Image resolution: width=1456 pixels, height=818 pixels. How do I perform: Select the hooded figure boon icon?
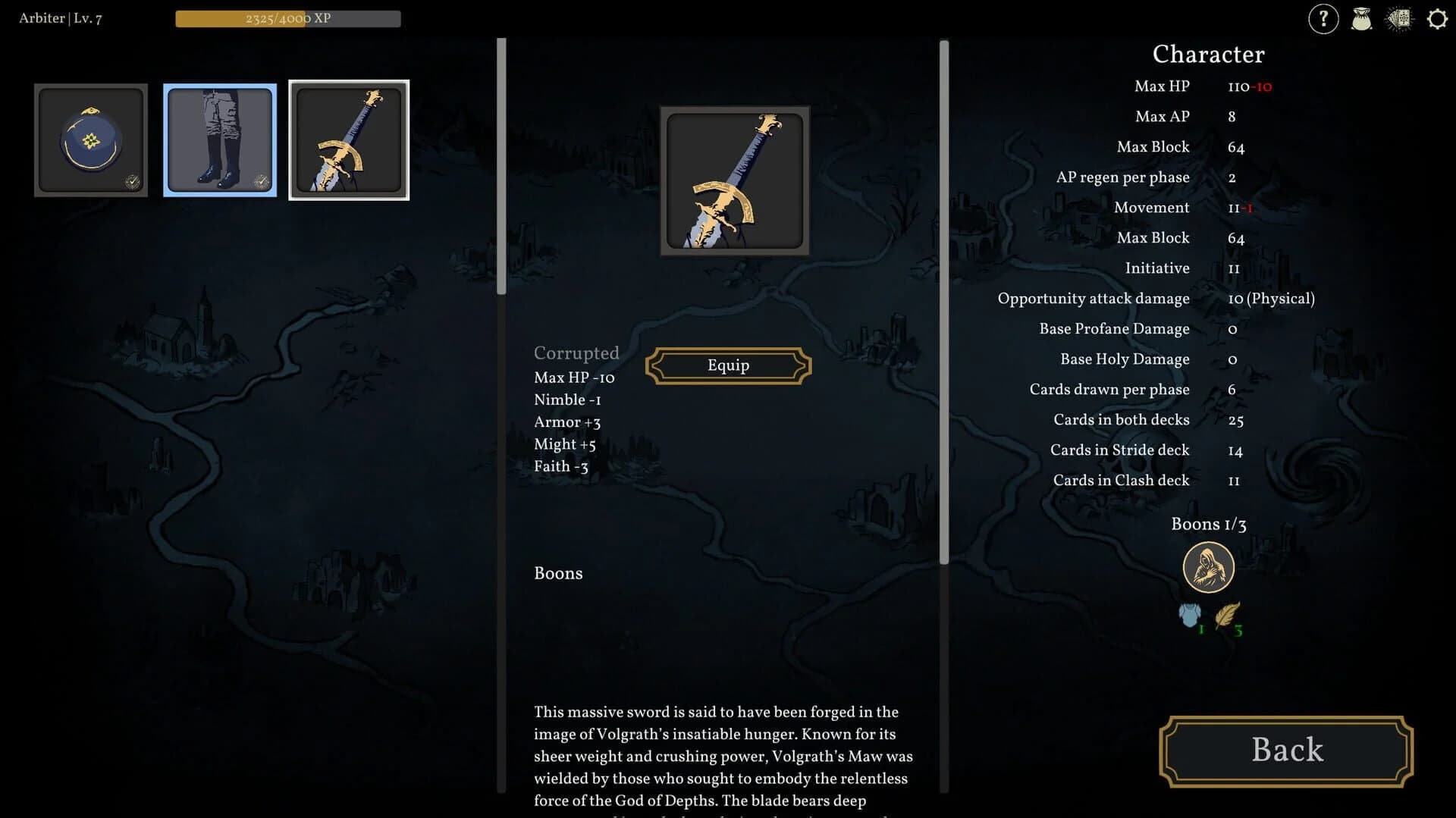point(1209,566)
